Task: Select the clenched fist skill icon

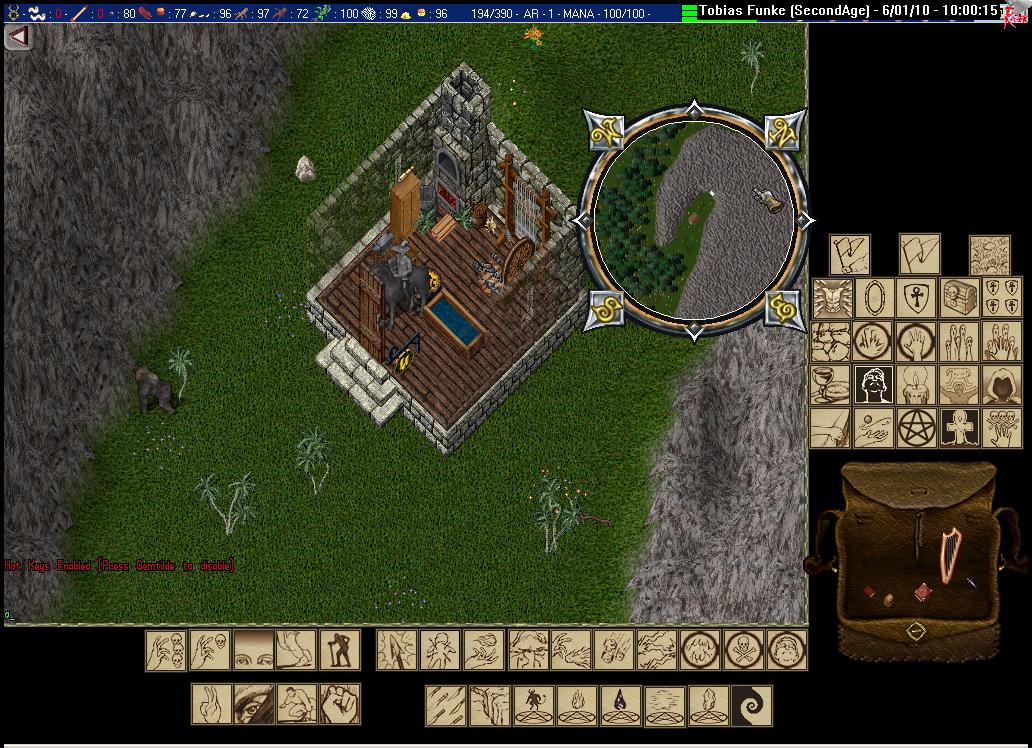Action: (339, 704)
